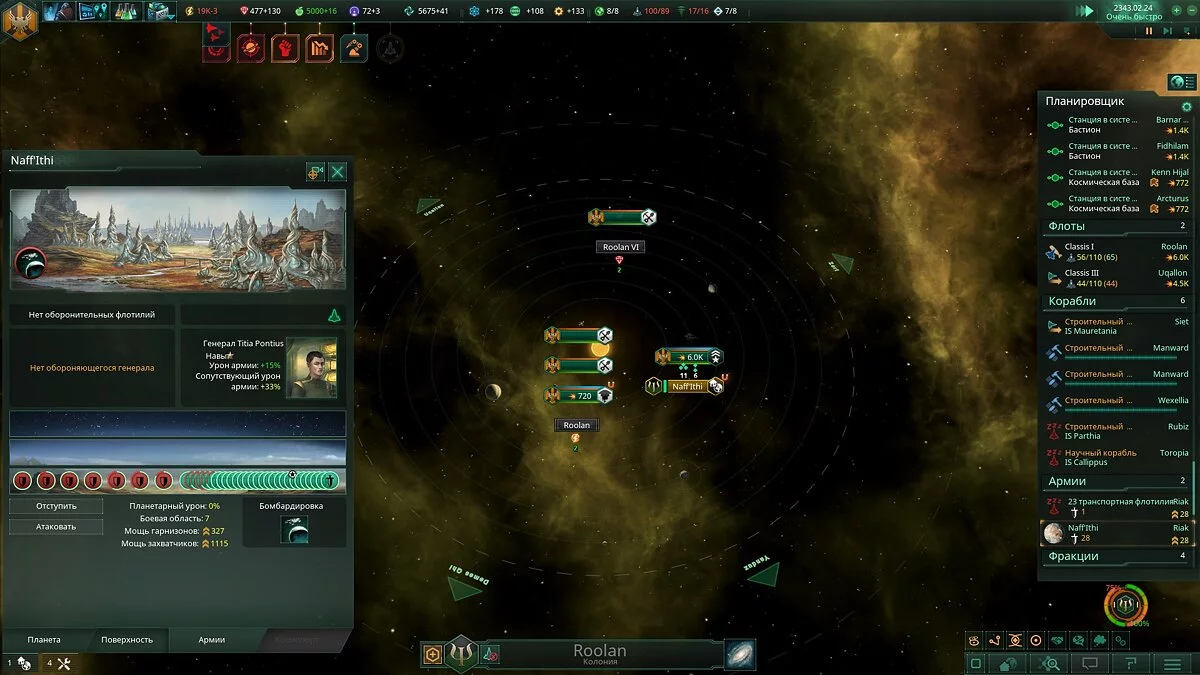Select the Поверхность tab
Viewport: 1200px width, 675px height.
(127, 640)
